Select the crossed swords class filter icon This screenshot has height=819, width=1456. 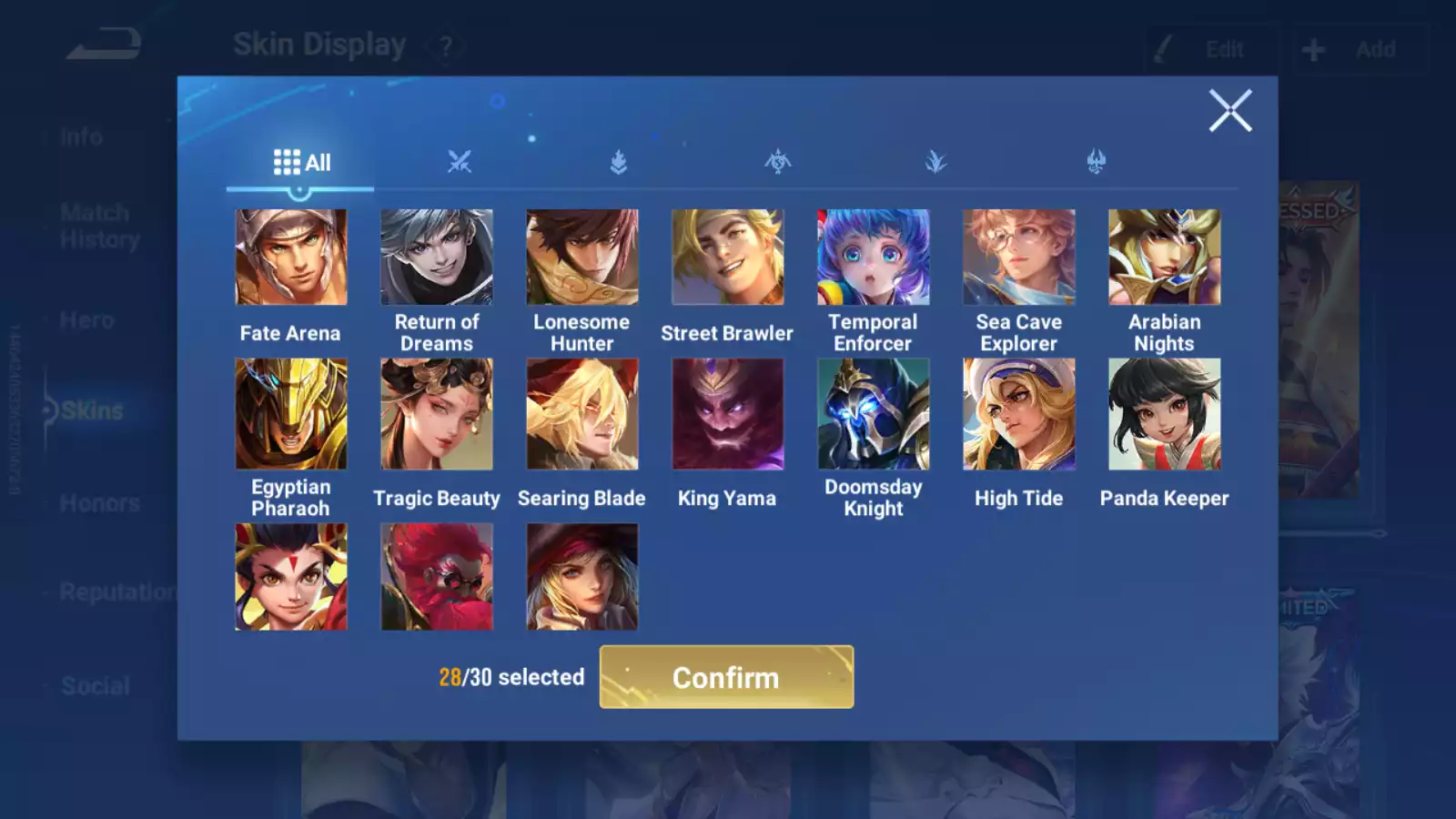coord(458,160)
